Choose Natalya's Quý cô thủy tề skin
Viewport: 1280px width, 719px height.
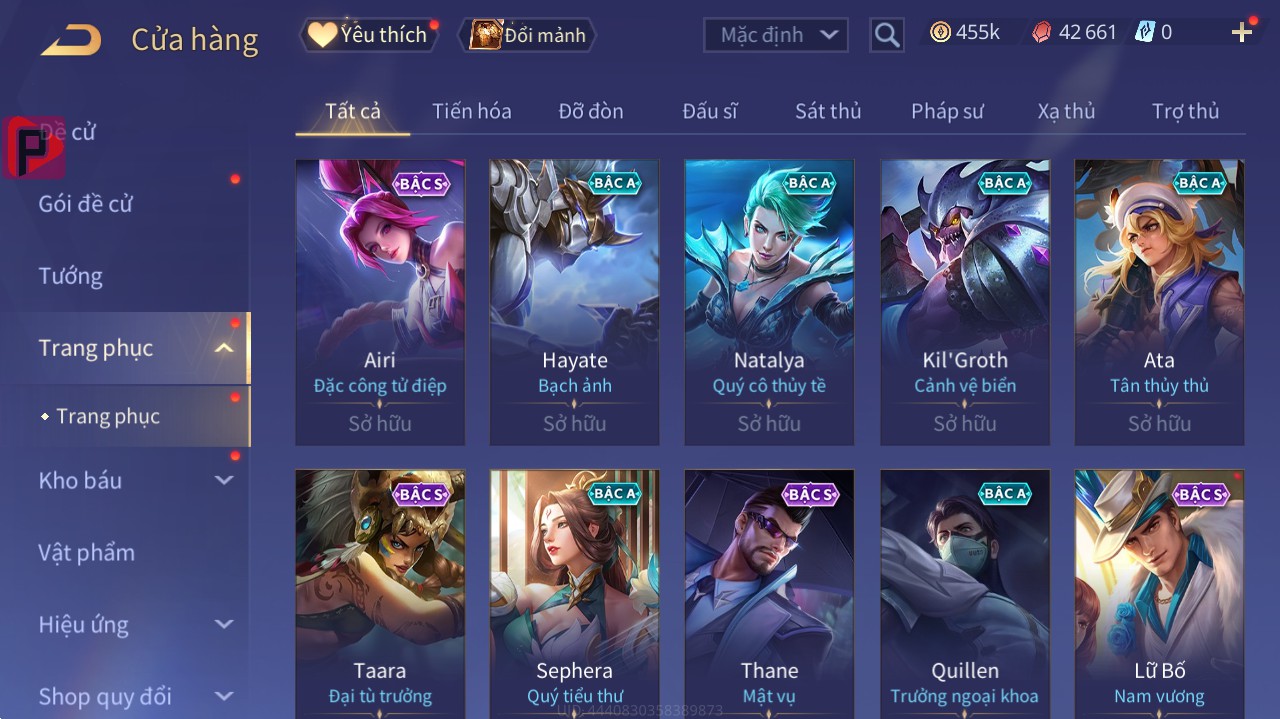pos(769,300)
